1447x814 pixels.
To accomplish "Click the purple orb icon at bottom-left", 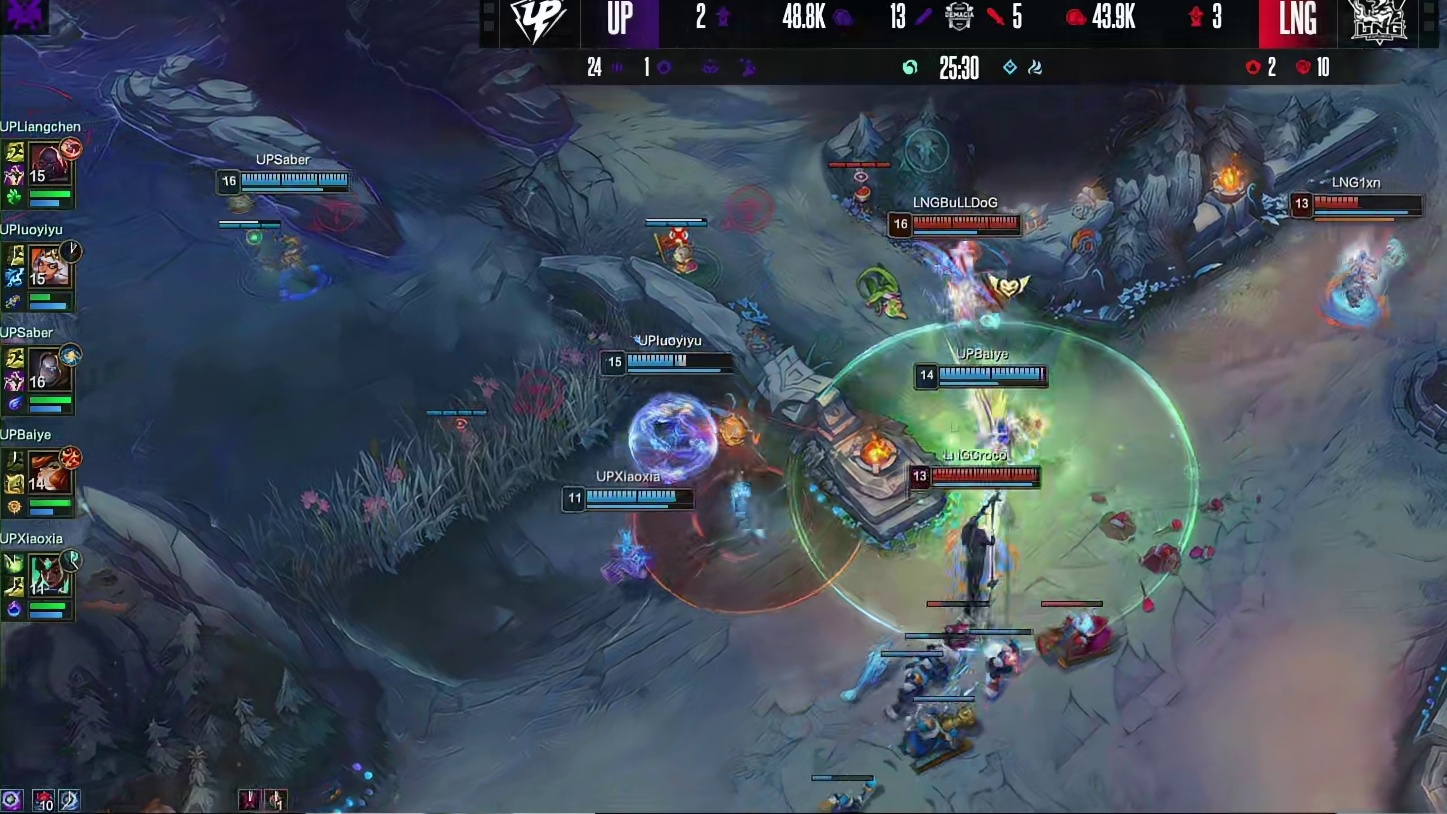I will point(12,800).
